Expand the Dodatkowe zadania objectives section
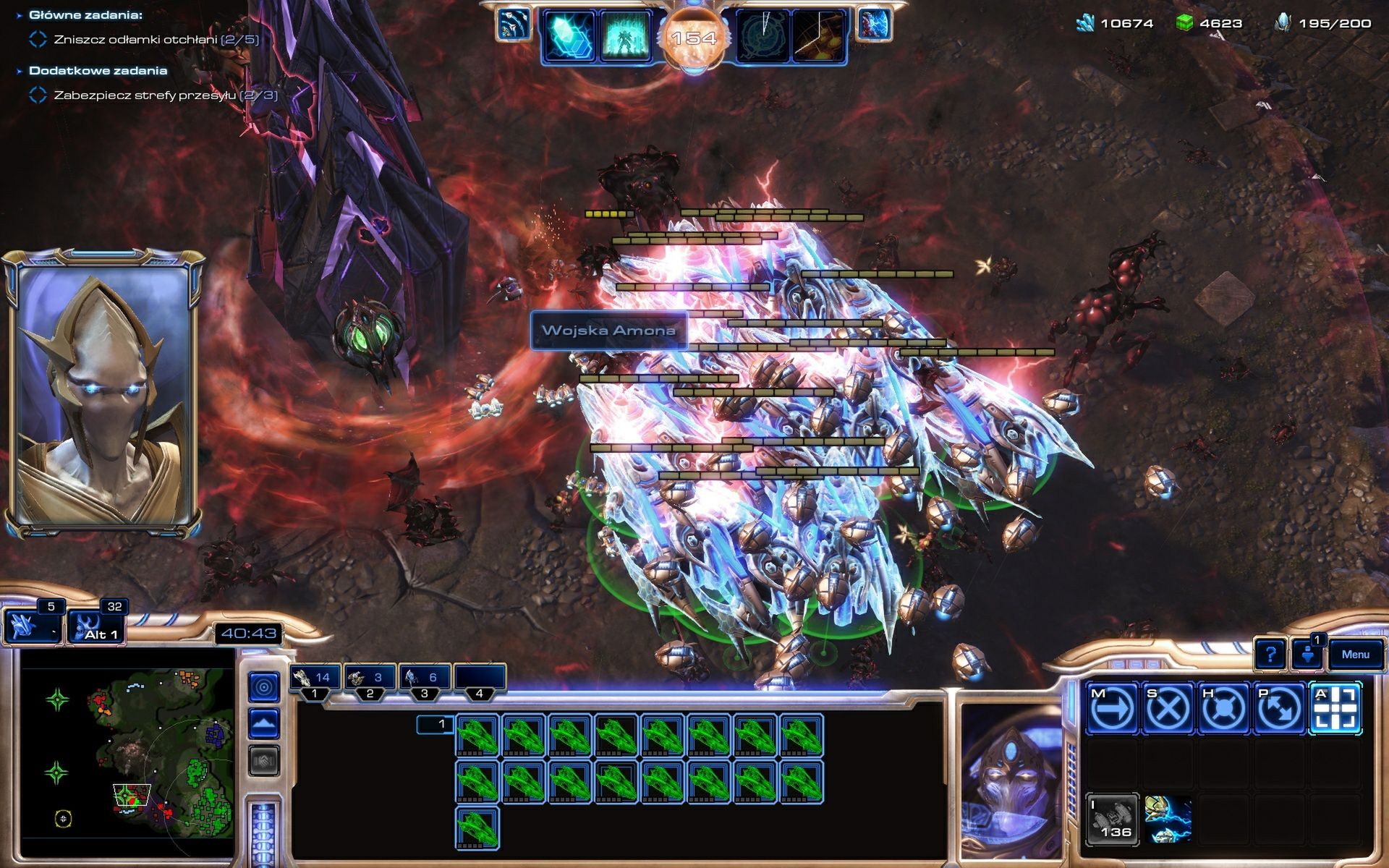The width and height of the screenshot is (1389, 868). click(20, 70)
